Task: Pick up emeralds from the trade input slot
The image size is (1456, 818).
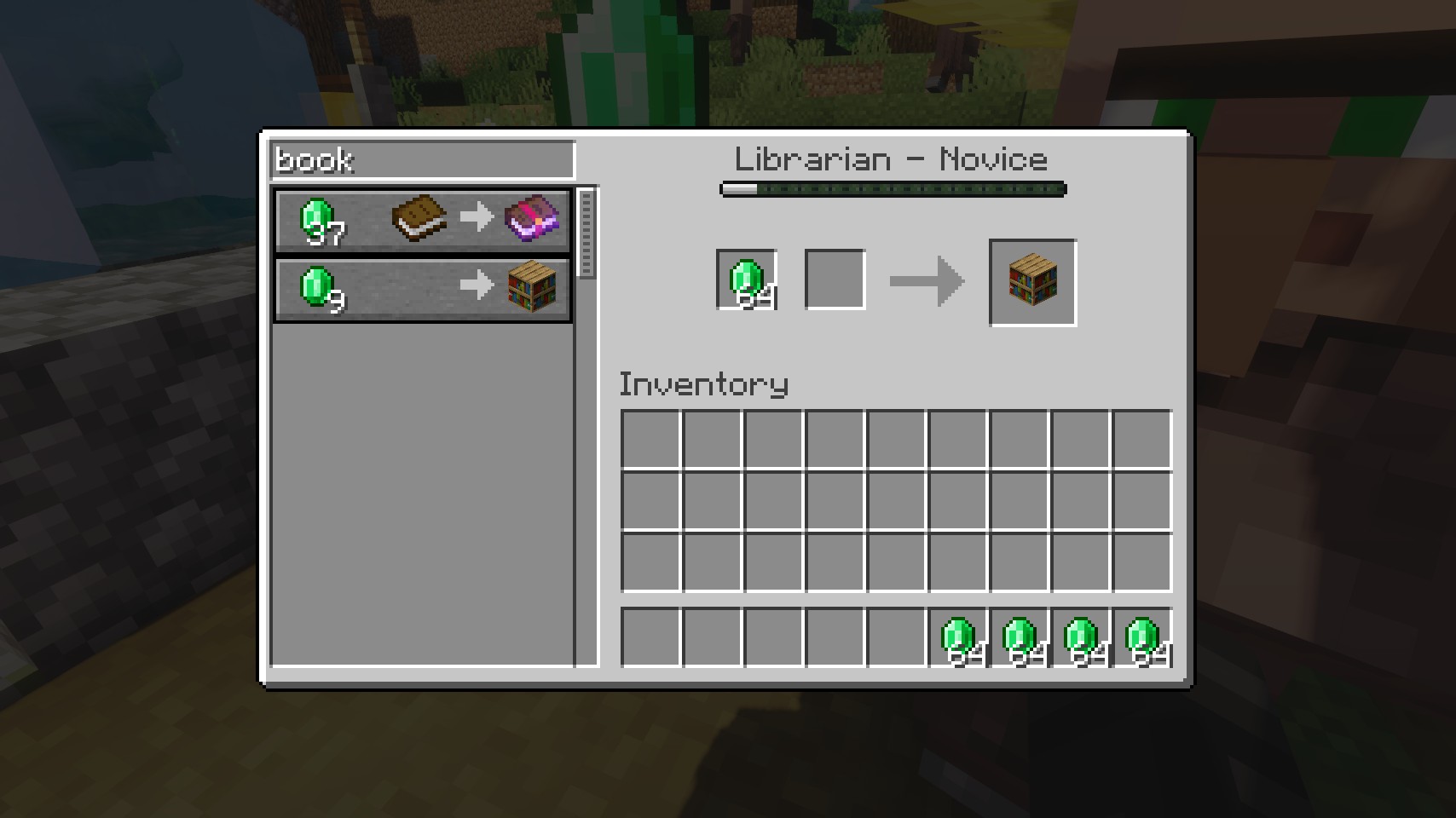Action: tap(747, 279)
